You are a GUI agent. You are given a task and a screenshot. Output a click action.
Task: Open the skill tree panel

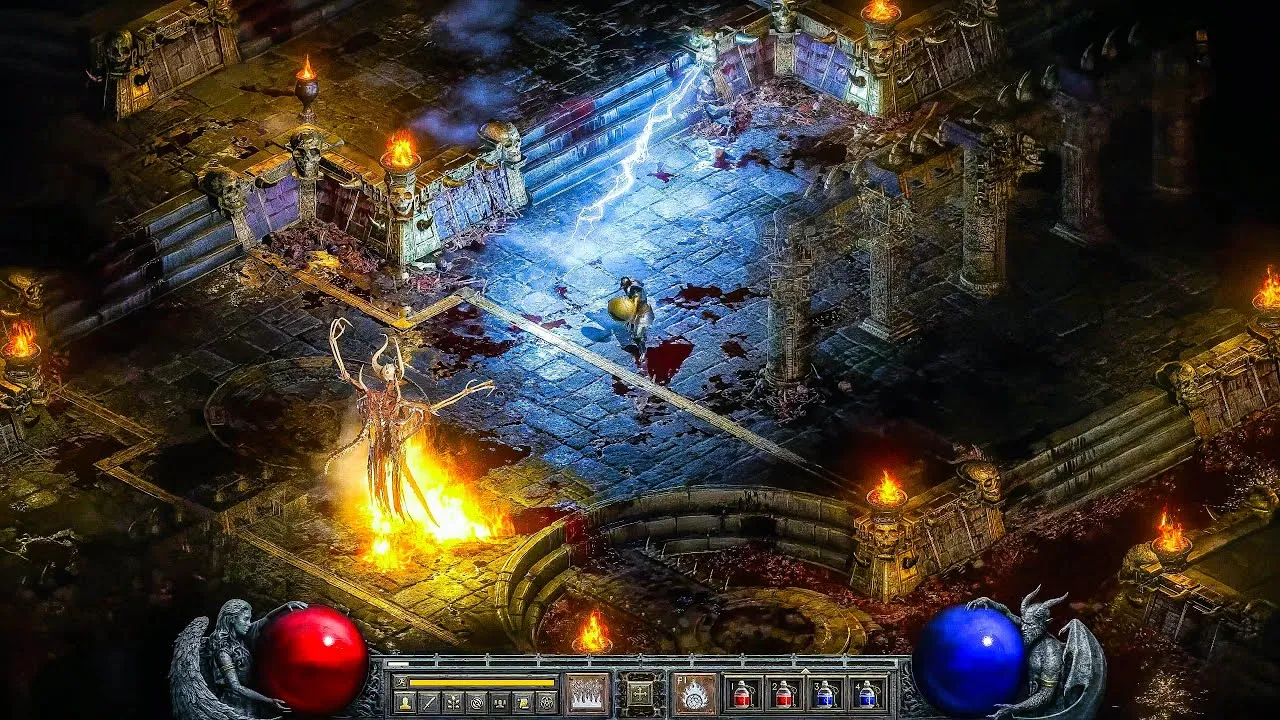click(x=452, y=703)
